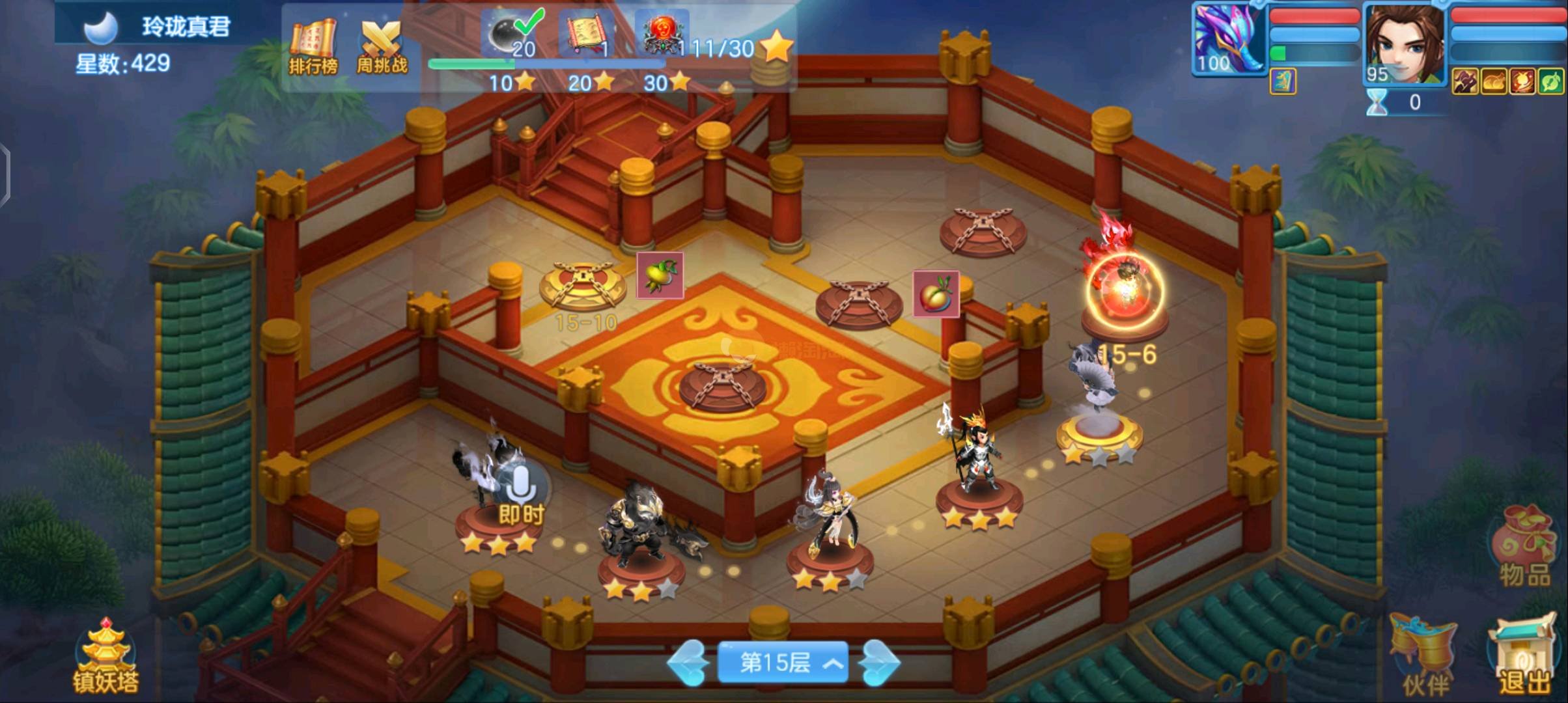1568x703 pixels.
Task: Go to the next floor with right arrow
Action: [x=879, y=663]
